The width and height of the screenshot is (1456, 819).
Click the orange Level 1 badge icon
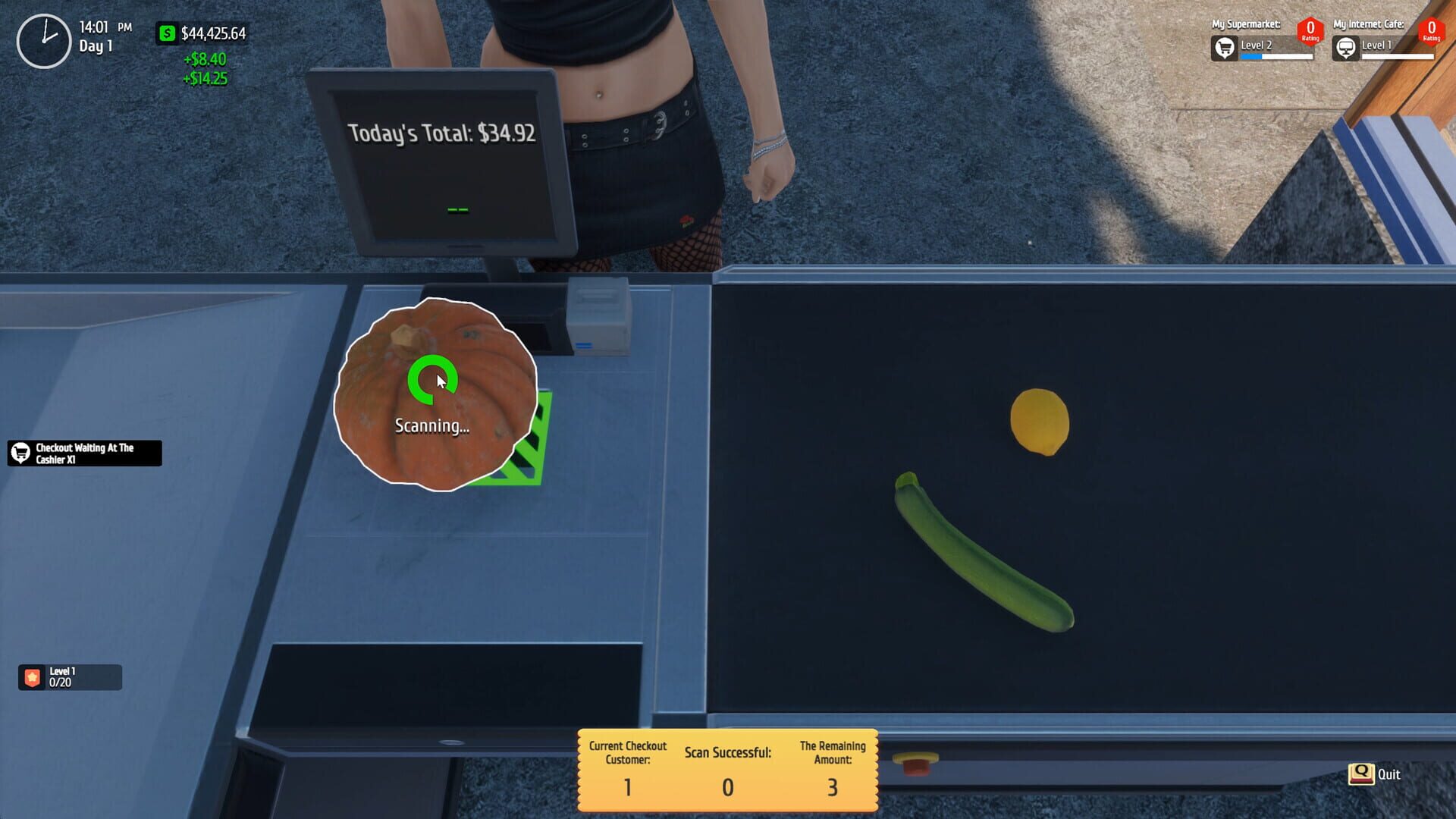[30, 677]
